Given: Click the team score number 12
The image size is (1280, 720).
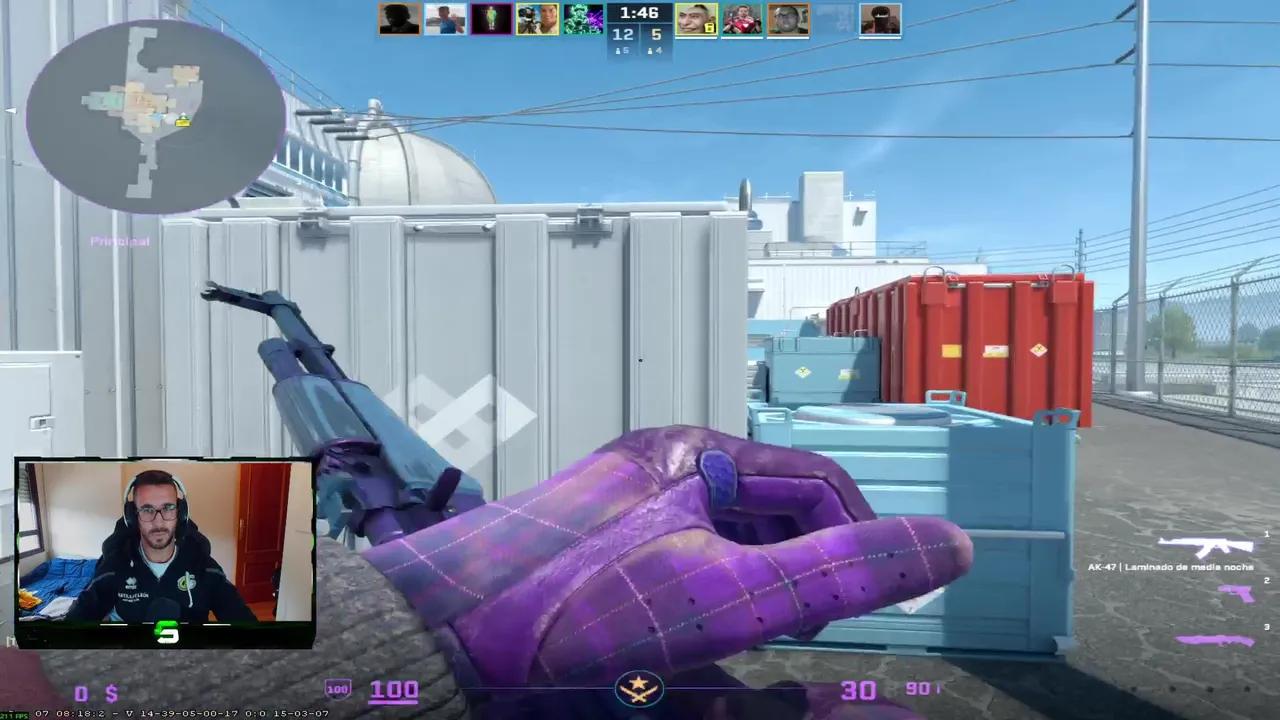Looking at the screenshot, I should [x=622, y=34].
